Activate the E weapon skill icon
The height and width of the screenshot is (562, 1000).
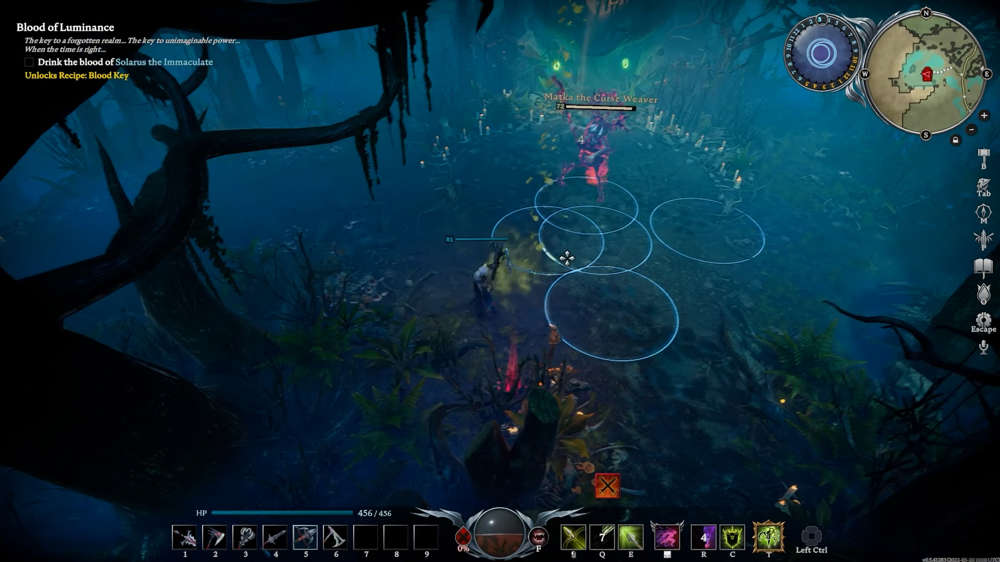630,537
